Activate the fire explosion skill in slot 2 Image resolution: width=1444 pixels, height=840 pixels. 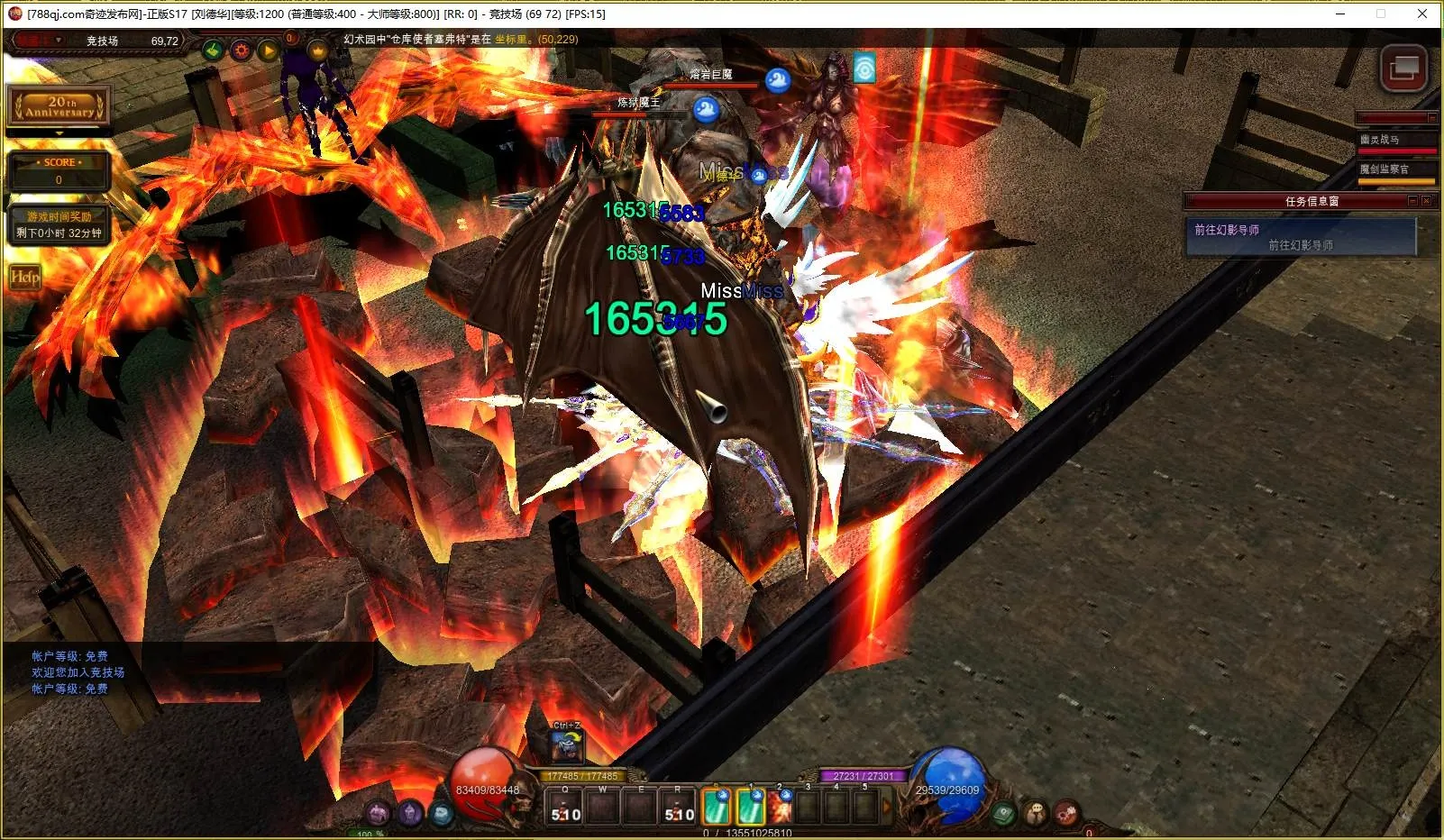[779, 808]
